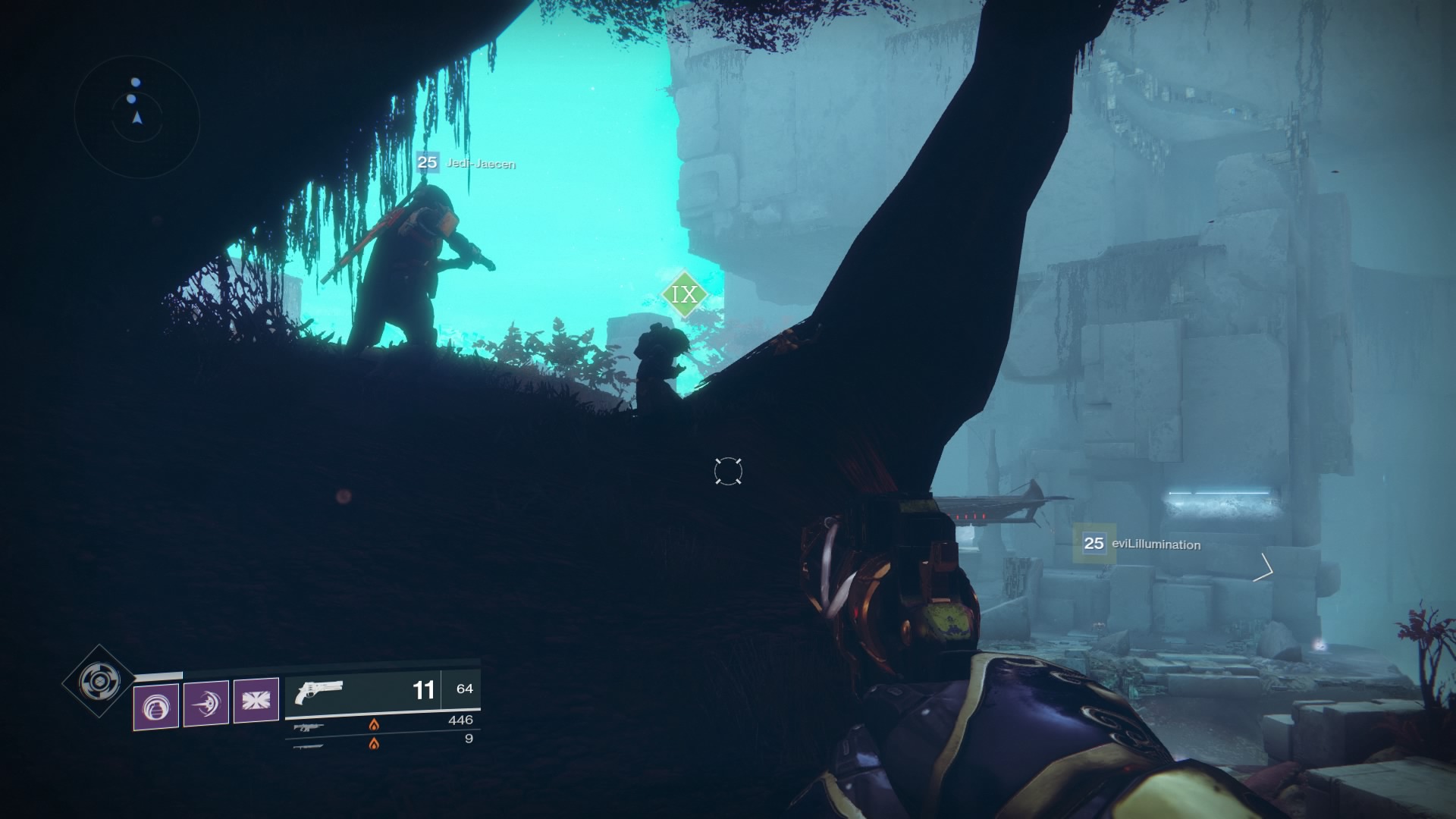Image resolution: width=1456 pixels, height=819 pixels.
Task: Select the radar compass in the corner
Action: [135, 102]
